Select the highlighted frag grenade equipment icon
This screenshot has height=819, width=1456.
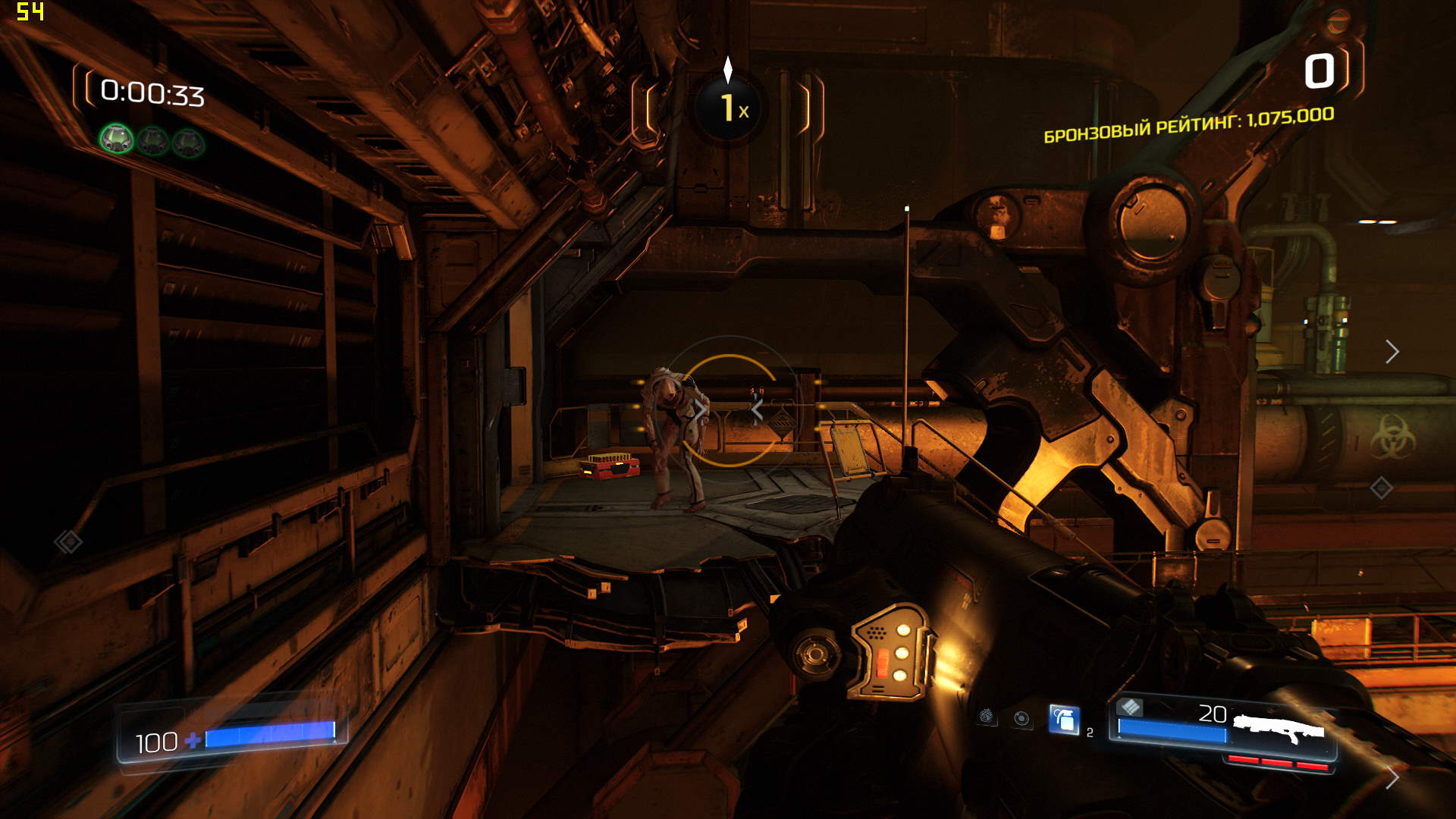click(x=1064, y=720)
